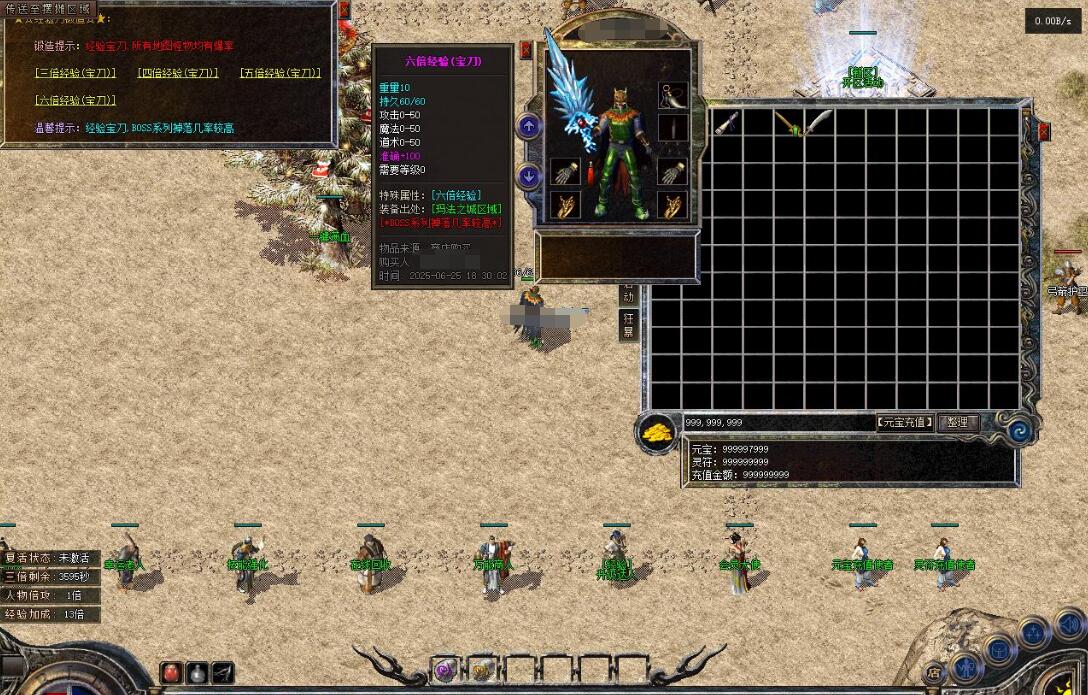The width and height of the screenshot is (1088, 695).
Task: Choose the 四倍经验(宝刀) option
Action: click(178, 73)
